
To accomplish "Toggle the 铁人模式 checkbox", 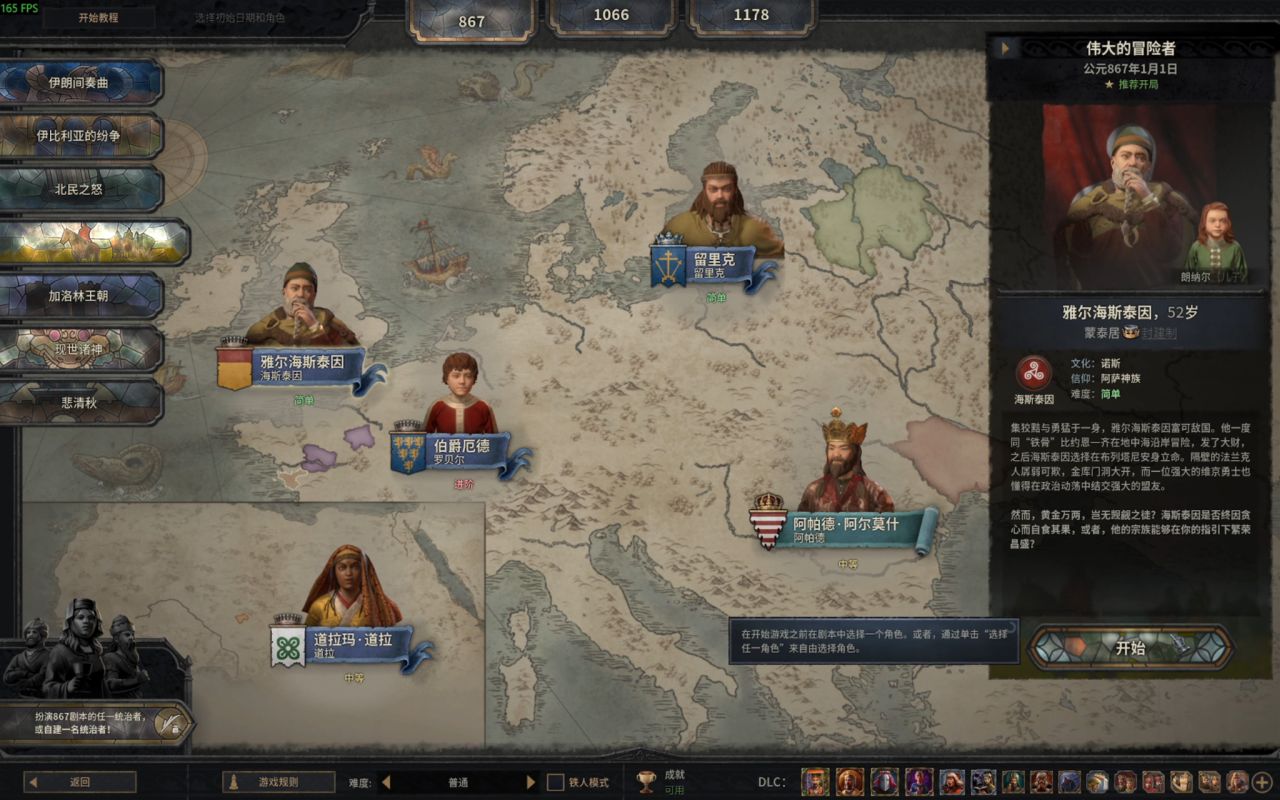I will (x=556, y=782).
